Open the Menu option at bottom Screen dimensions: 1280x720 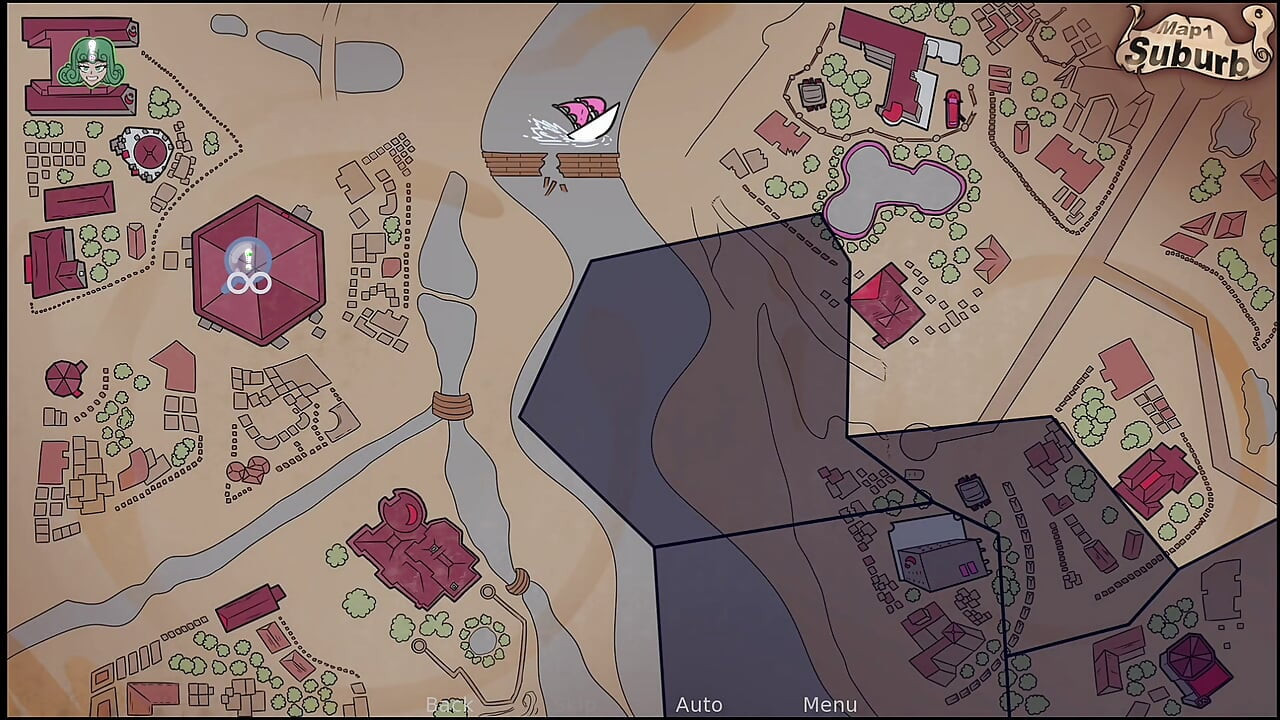(x=830, y=705)
